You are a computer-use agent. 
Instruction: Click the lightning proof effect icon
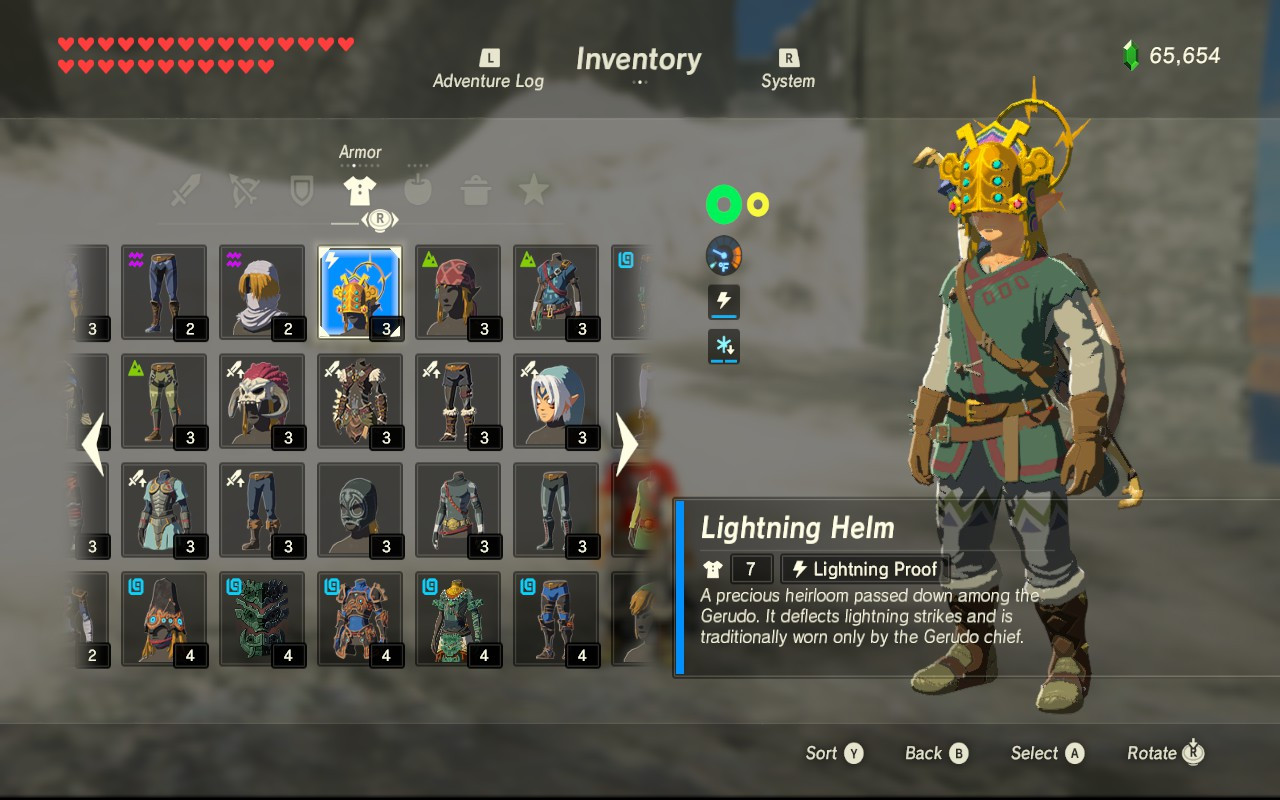722,302
